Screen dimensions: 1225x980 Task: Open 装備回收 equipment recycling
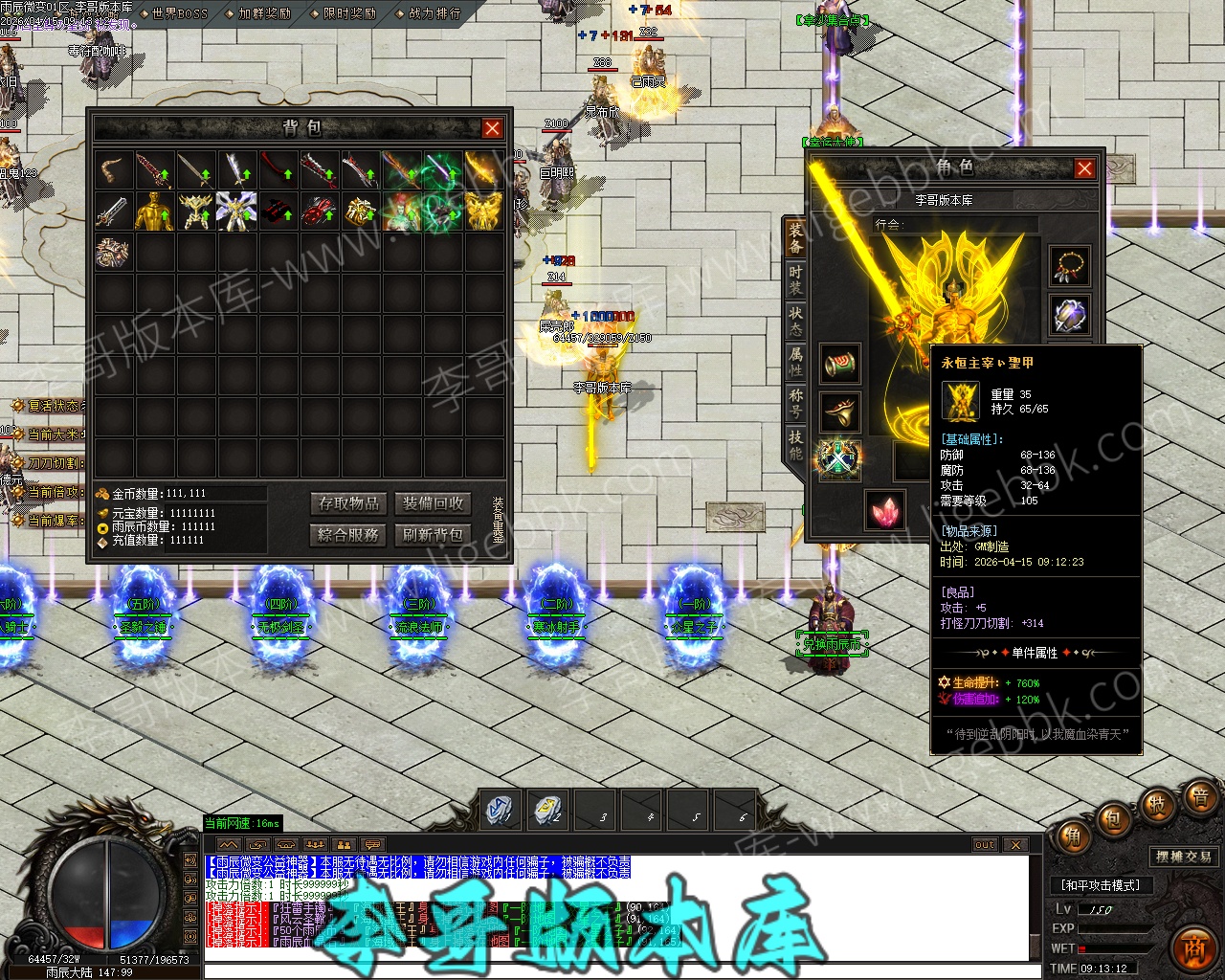pyautogui.click(x=433, y=503)
